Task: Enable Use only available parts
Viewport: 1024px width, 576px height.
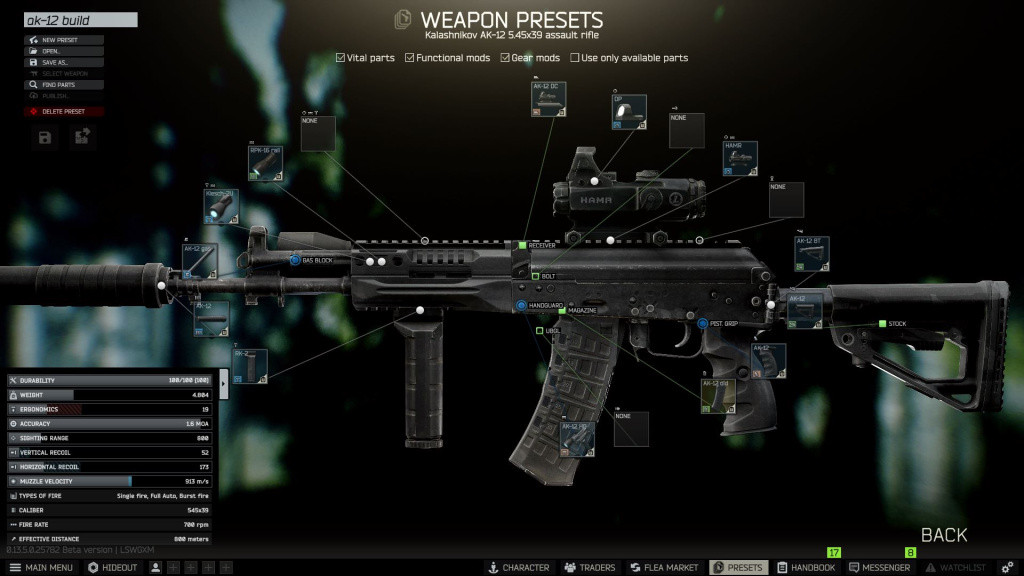Action: 575,58
